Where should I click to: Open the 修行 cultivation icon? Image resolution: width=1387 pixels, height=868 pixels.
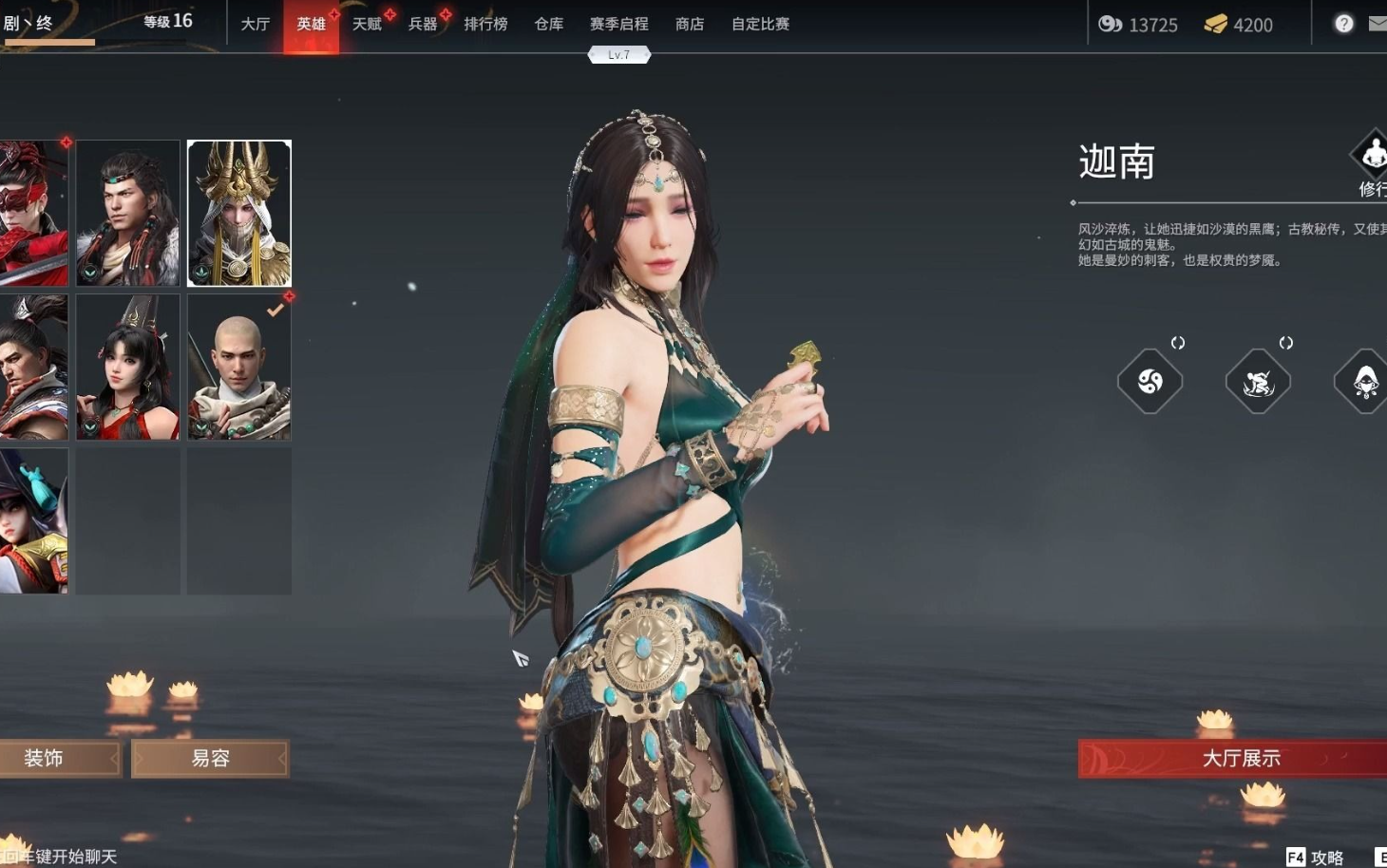(1372, 161)
